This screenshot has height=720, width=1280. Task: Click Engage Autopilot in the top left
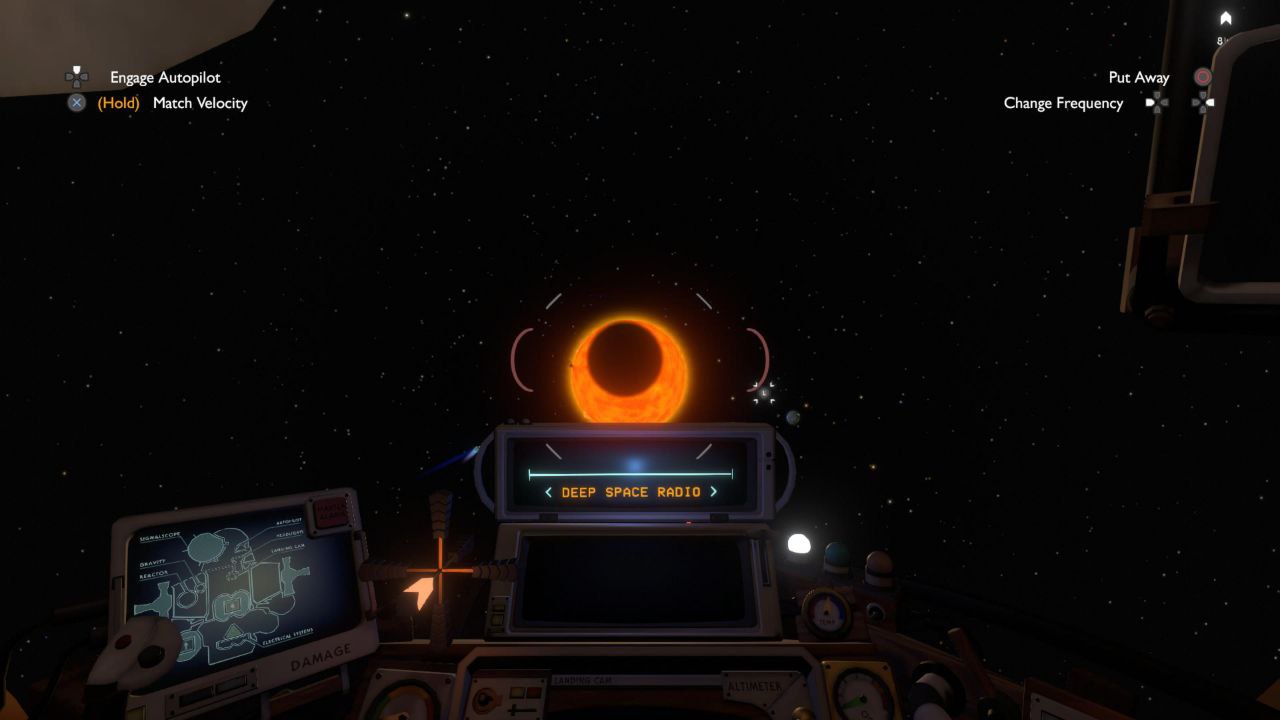[x=166, y=77]
